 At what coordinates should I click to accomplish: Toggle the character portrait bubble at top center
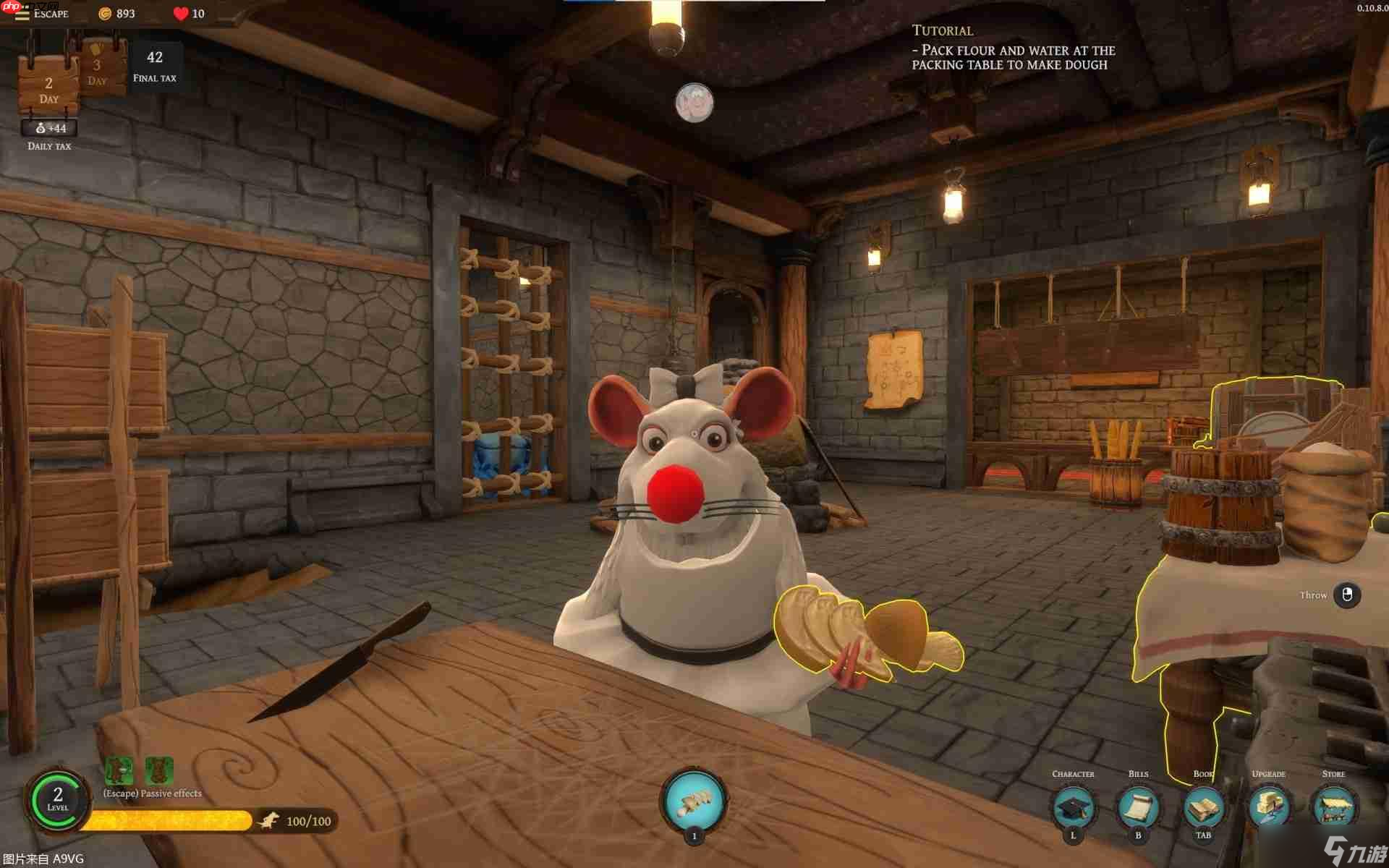(x=694, y=103)
